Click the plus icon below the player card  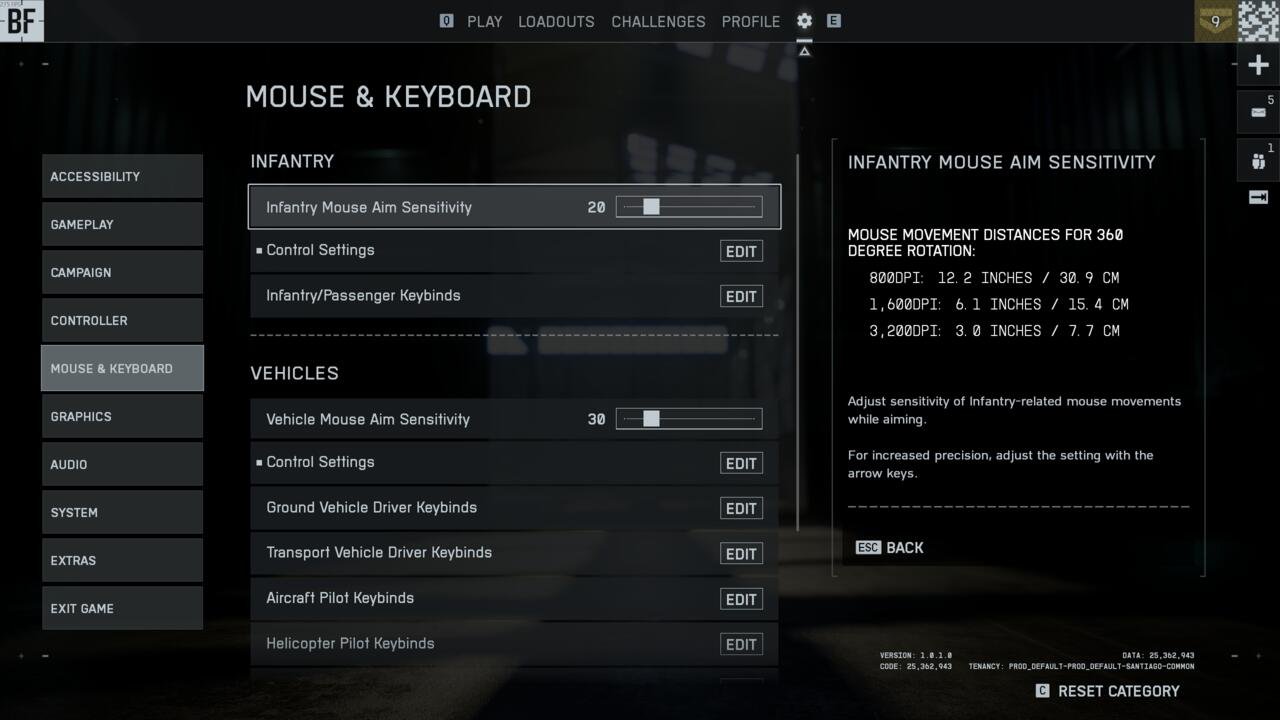[1257, 64]
